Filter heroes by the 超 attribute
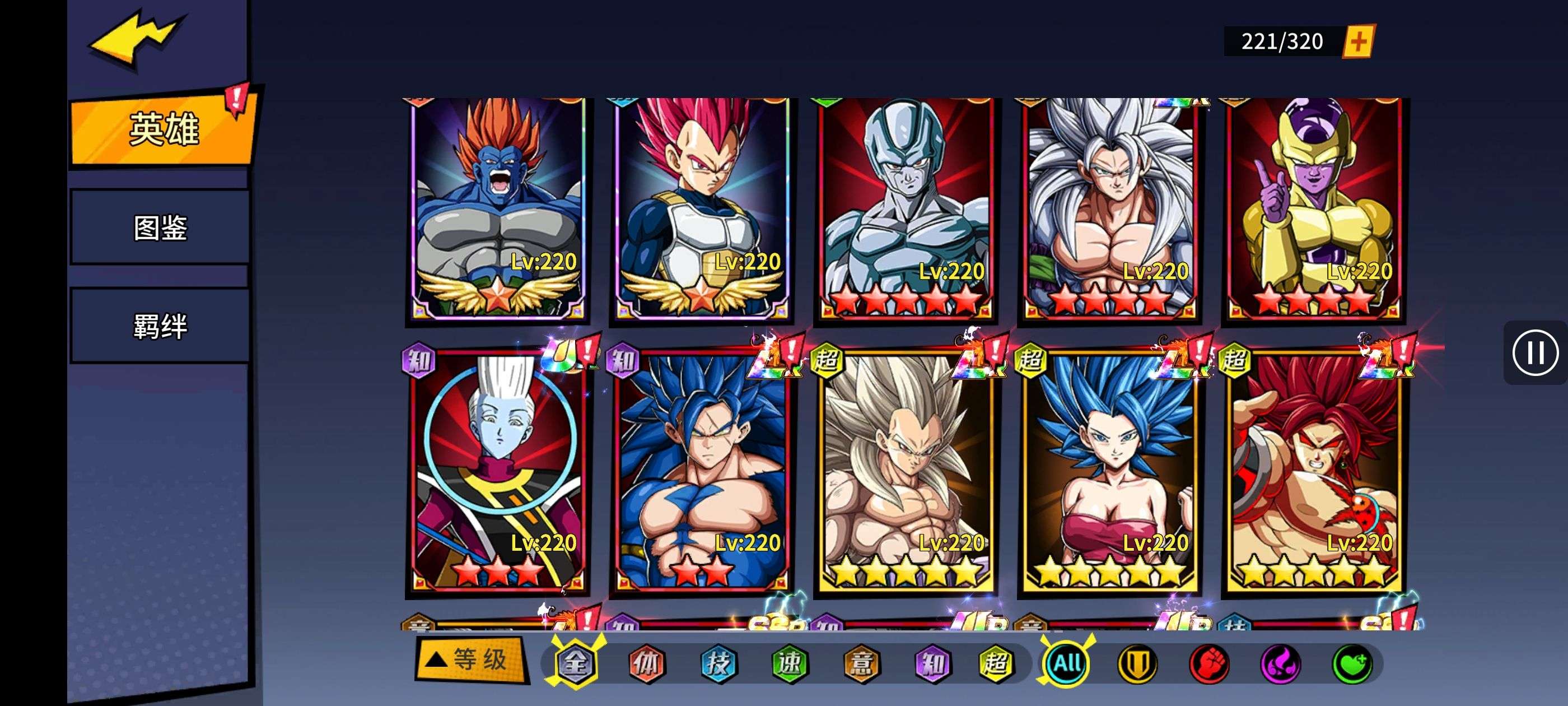The image size is (1568, 706). point(996,663)
